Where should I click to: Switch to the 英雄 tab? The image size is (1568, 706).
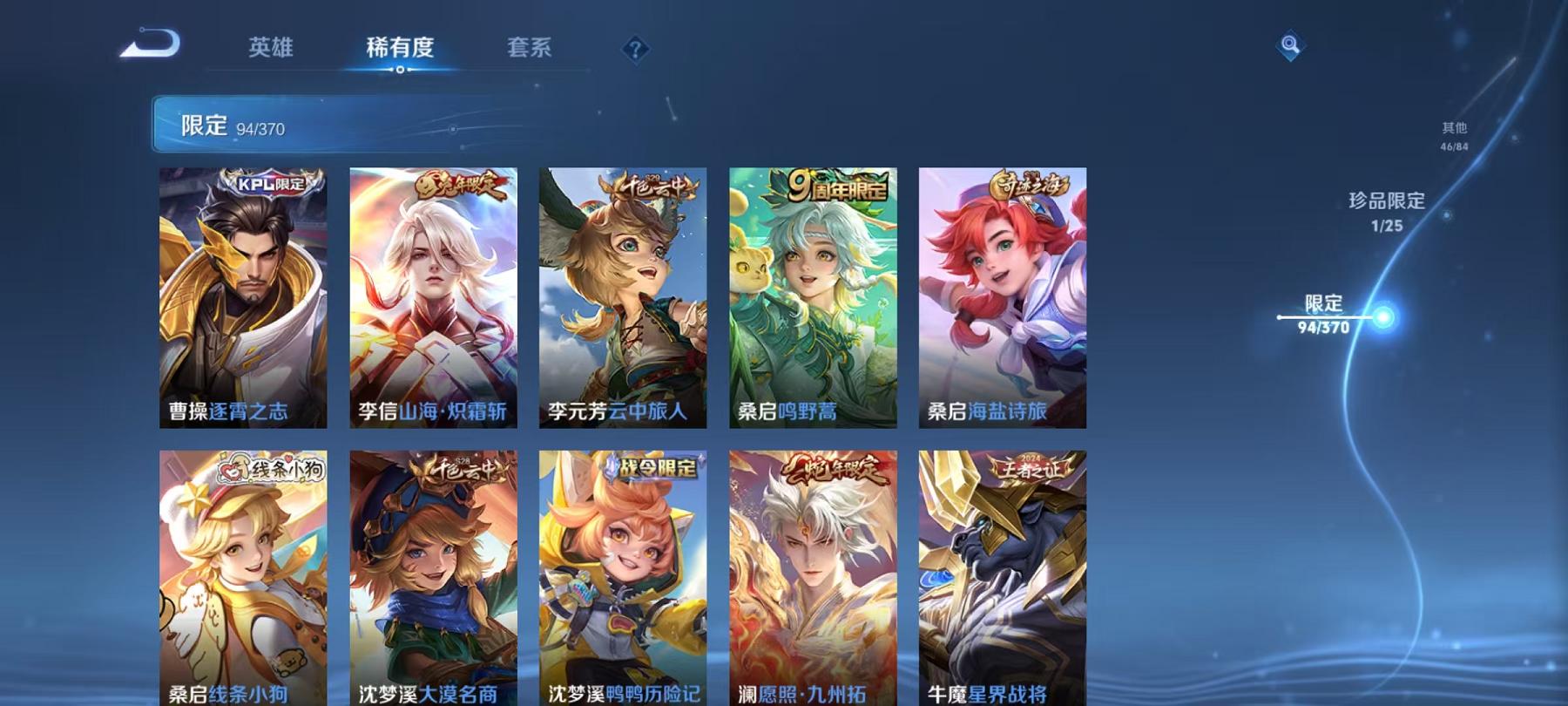271,50
